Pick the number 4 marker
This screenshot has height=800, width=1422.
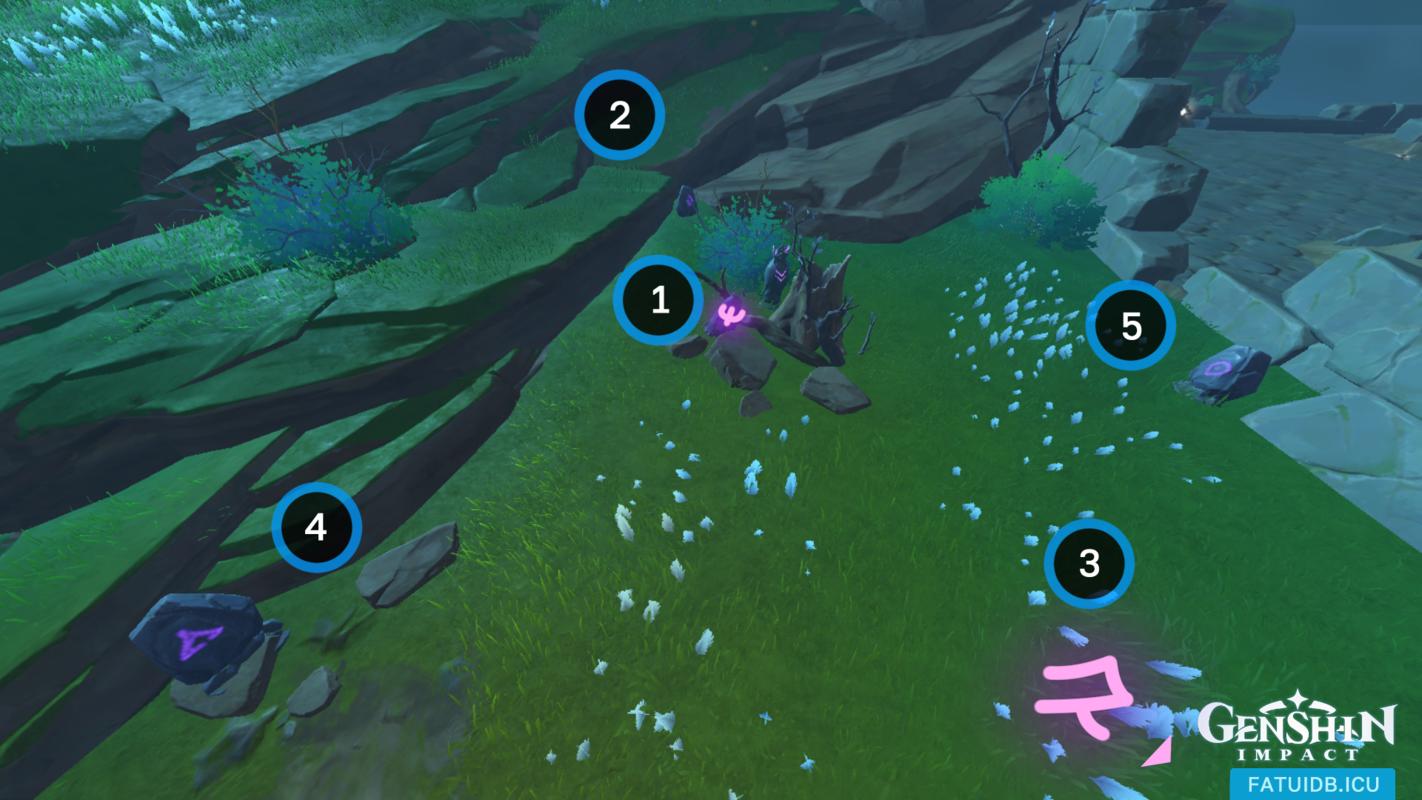[x=316, y=527]
